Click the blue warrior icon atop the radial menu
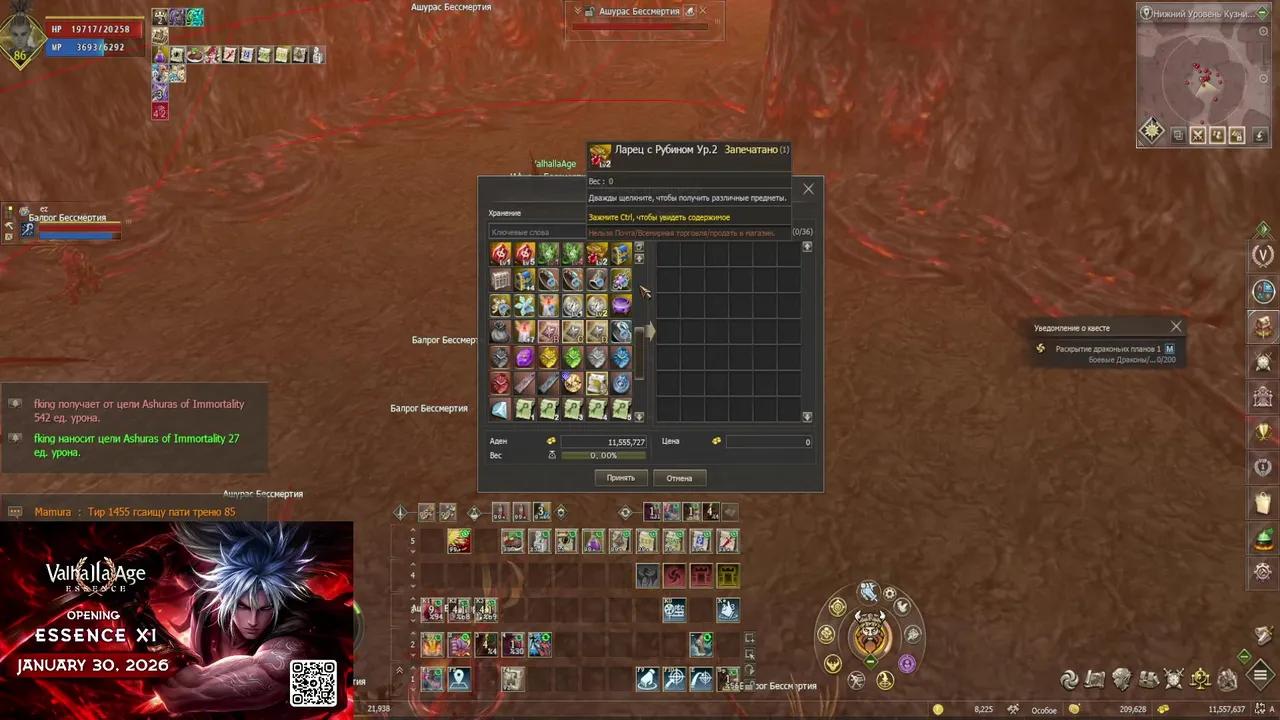This screenshot has height=720, width=1280. [x=868, y=591]
